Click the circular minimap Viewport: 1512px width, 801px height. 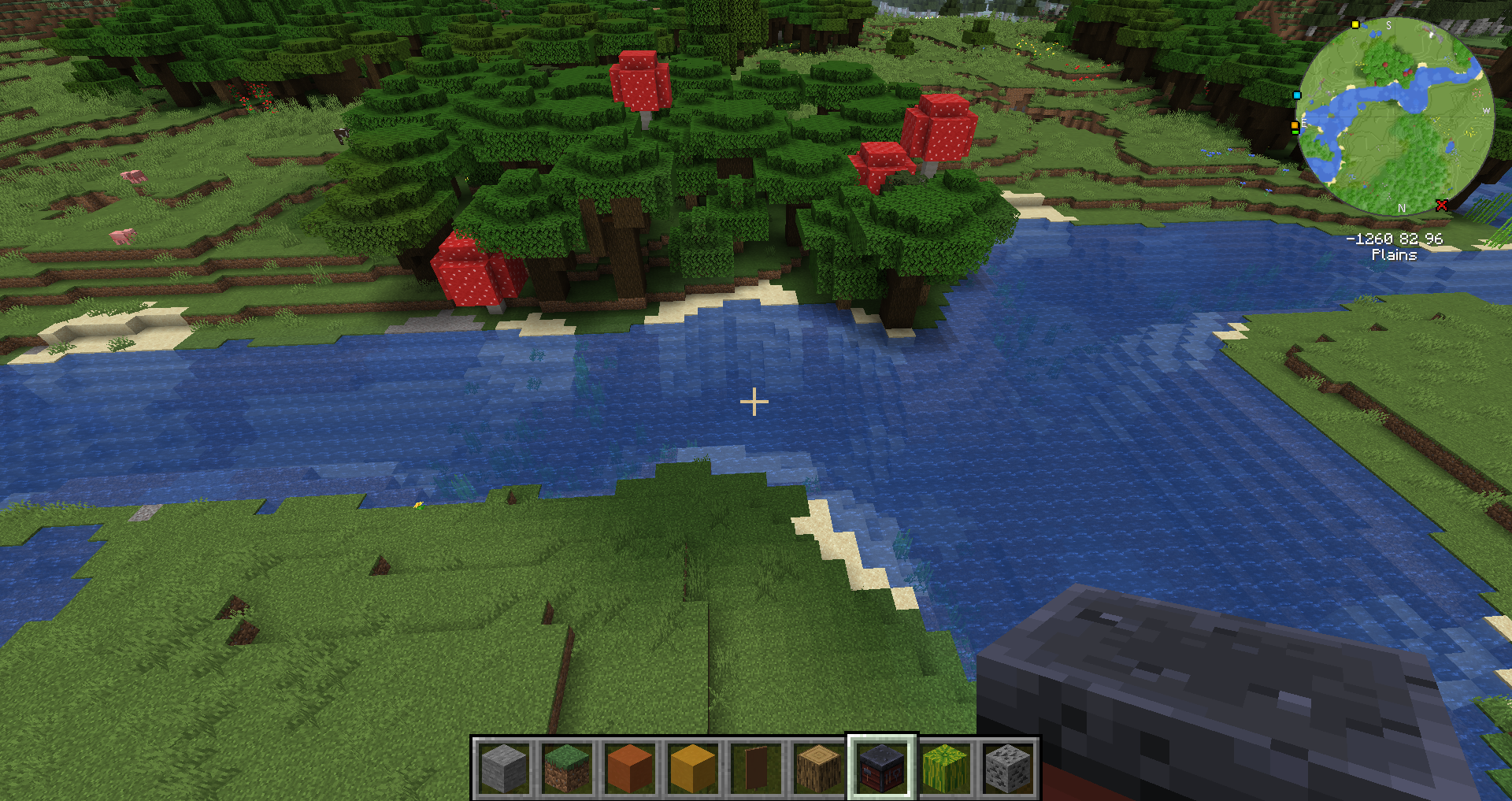(x=1394, y=117)
